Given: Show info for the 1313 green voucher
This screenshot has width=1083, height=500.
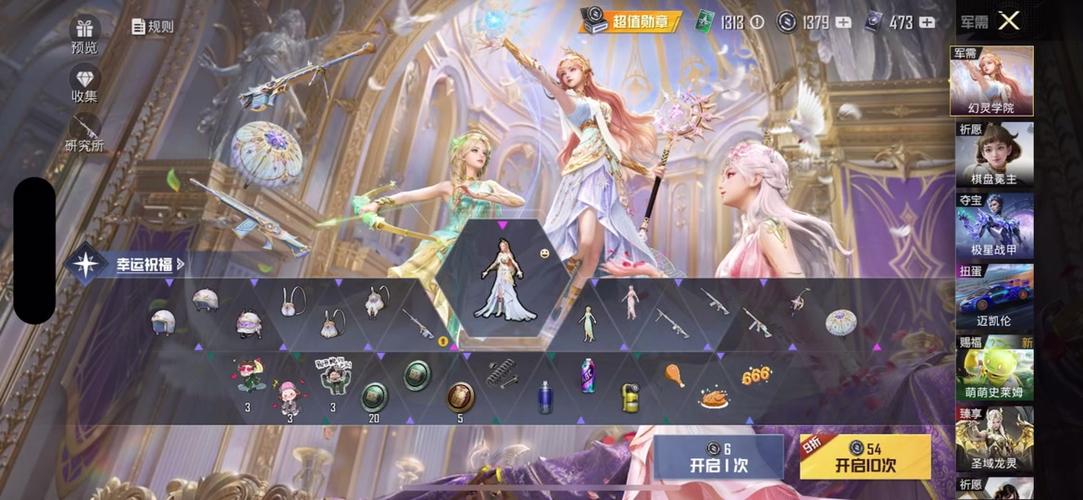Looking at the screenshot, I should click(x=756, y=22).
